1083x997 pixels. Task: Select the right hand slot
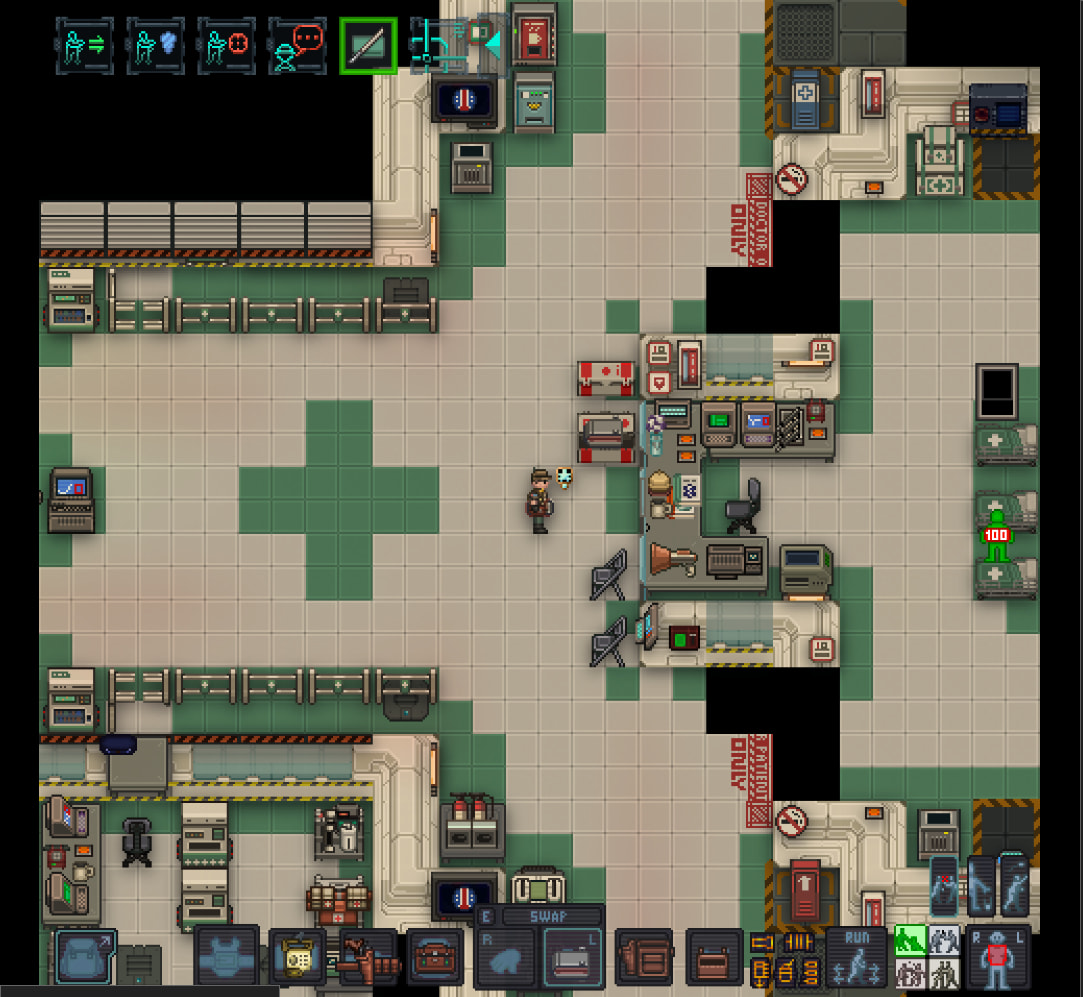[x=506, y=960]
